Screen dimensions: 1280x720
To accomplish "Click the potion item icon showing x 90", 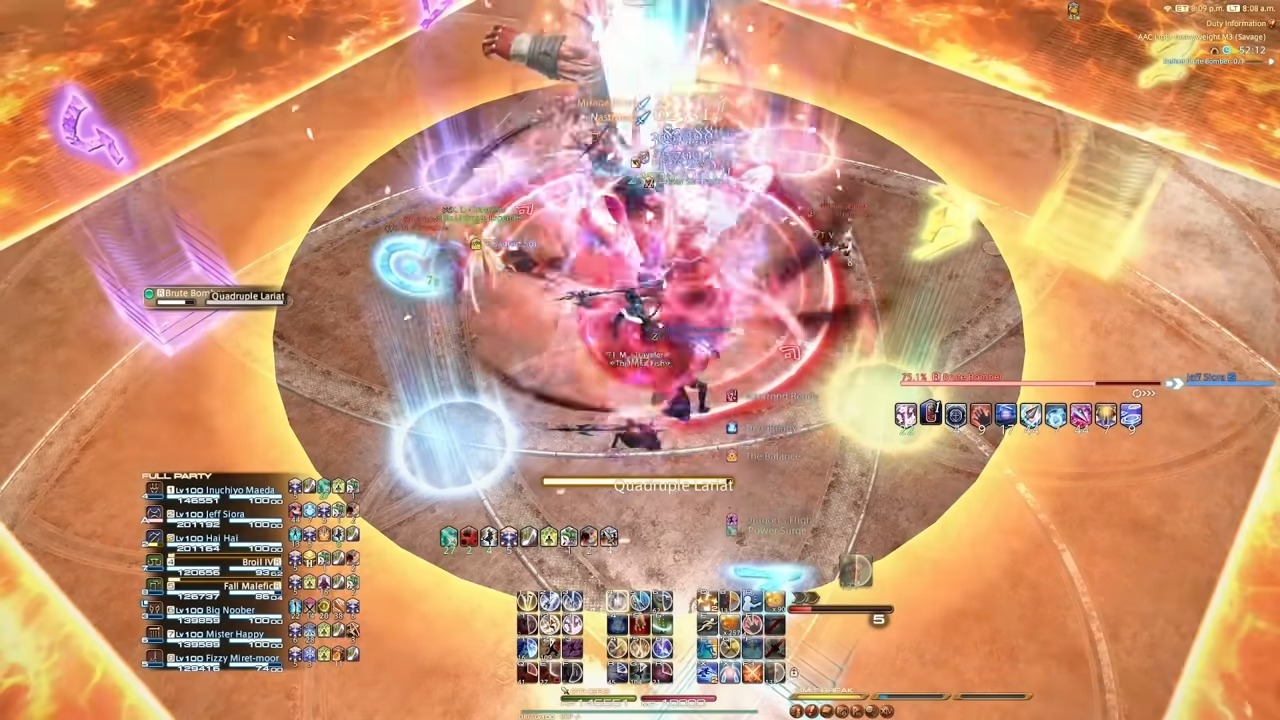I will click(x=775, y=600).
